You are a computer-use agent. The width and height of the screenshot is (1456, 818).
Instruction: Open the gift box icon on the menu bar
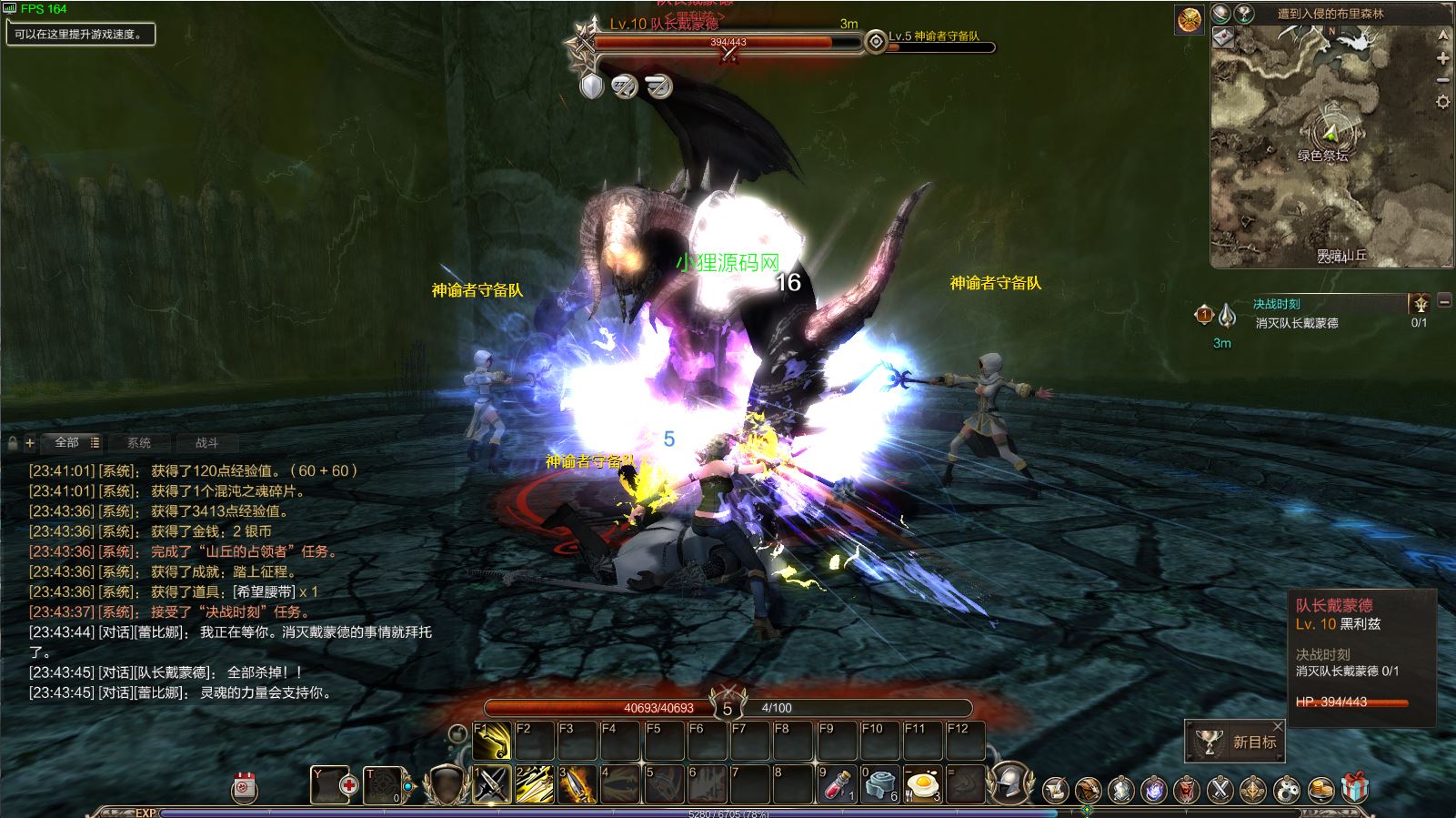(1355, 788)
